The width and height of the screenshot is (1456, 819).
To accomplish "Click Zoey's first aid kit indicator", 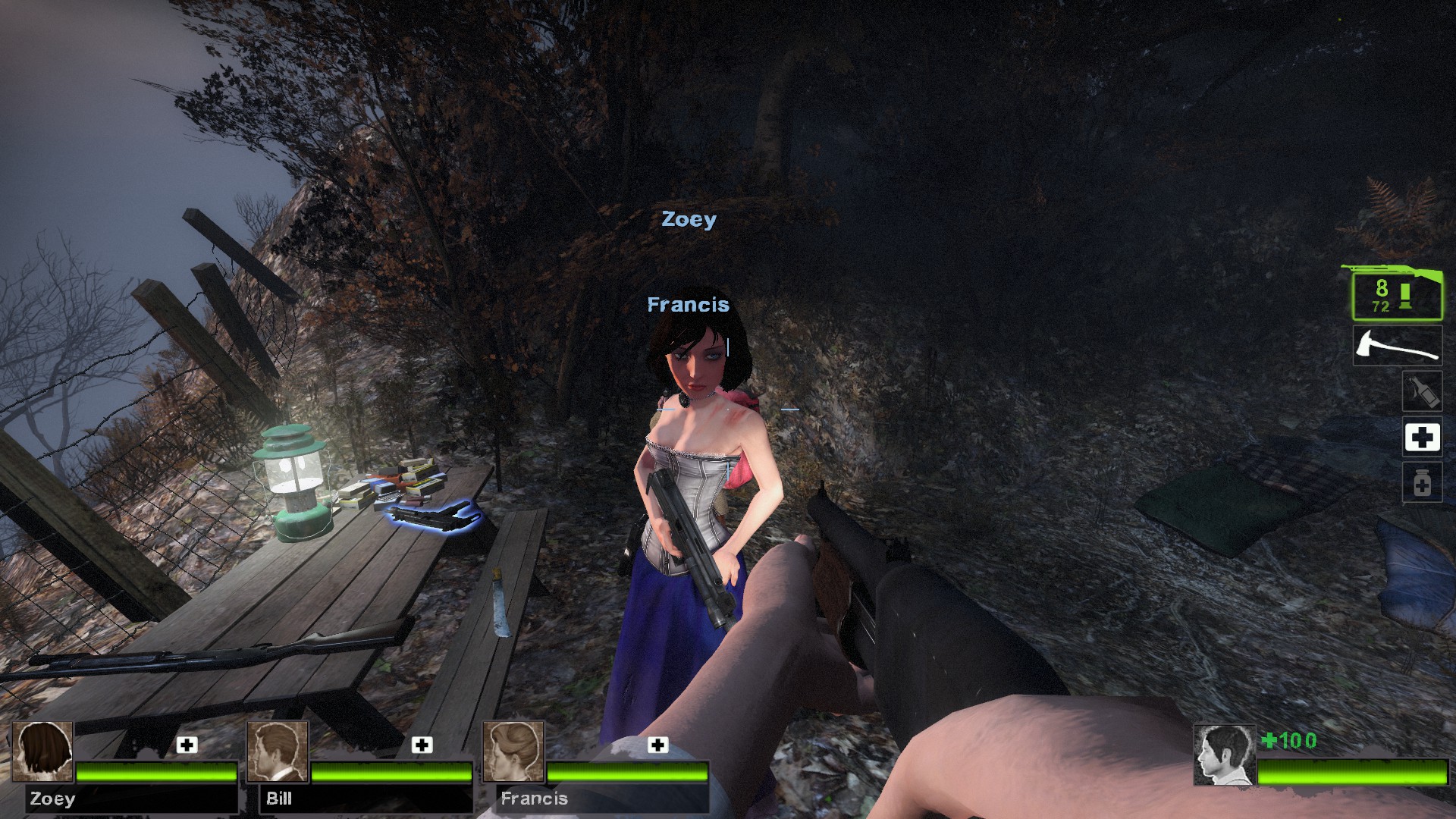I will [187, 745].
